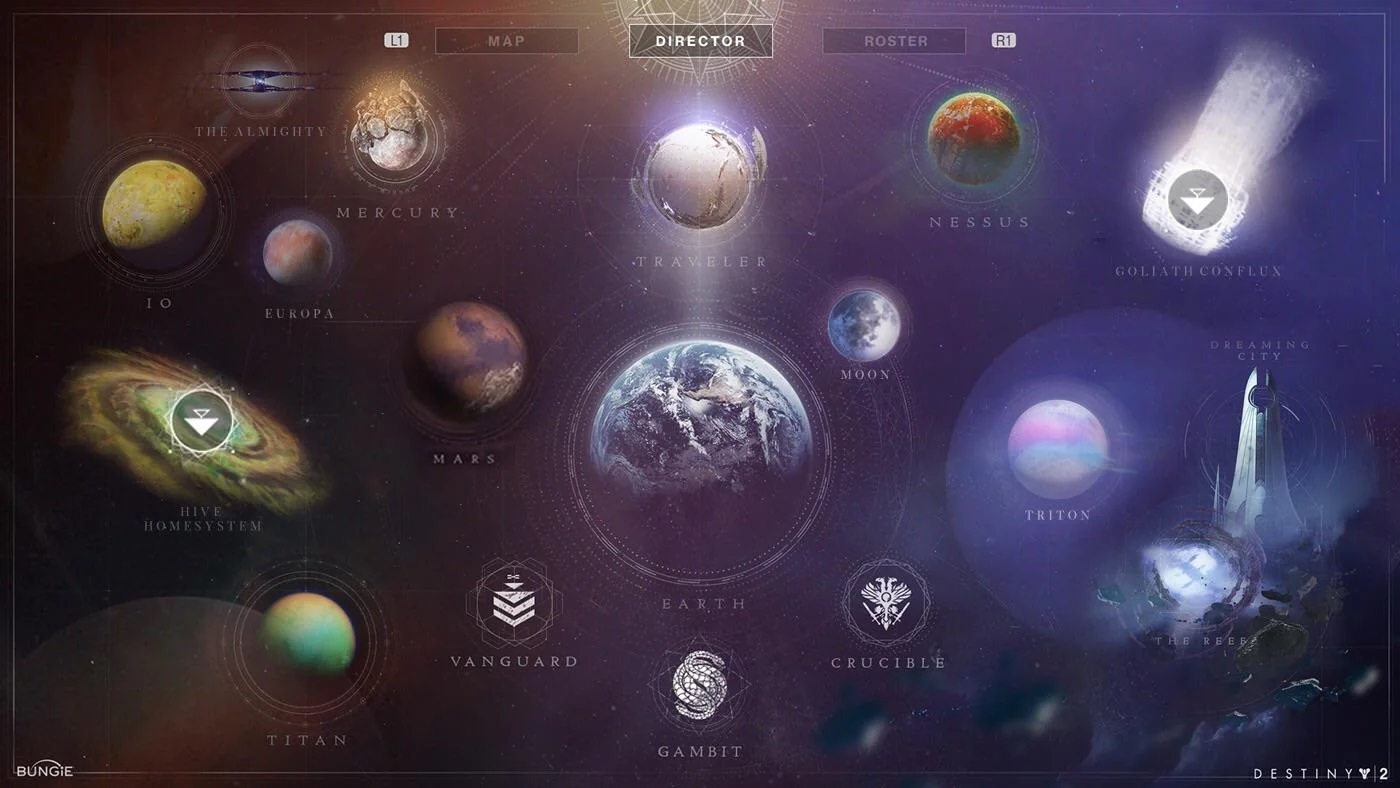This screenshot has width=1400, height=788.
Task: Open the Vanguard playlist icon
Action: click(513, 600)
